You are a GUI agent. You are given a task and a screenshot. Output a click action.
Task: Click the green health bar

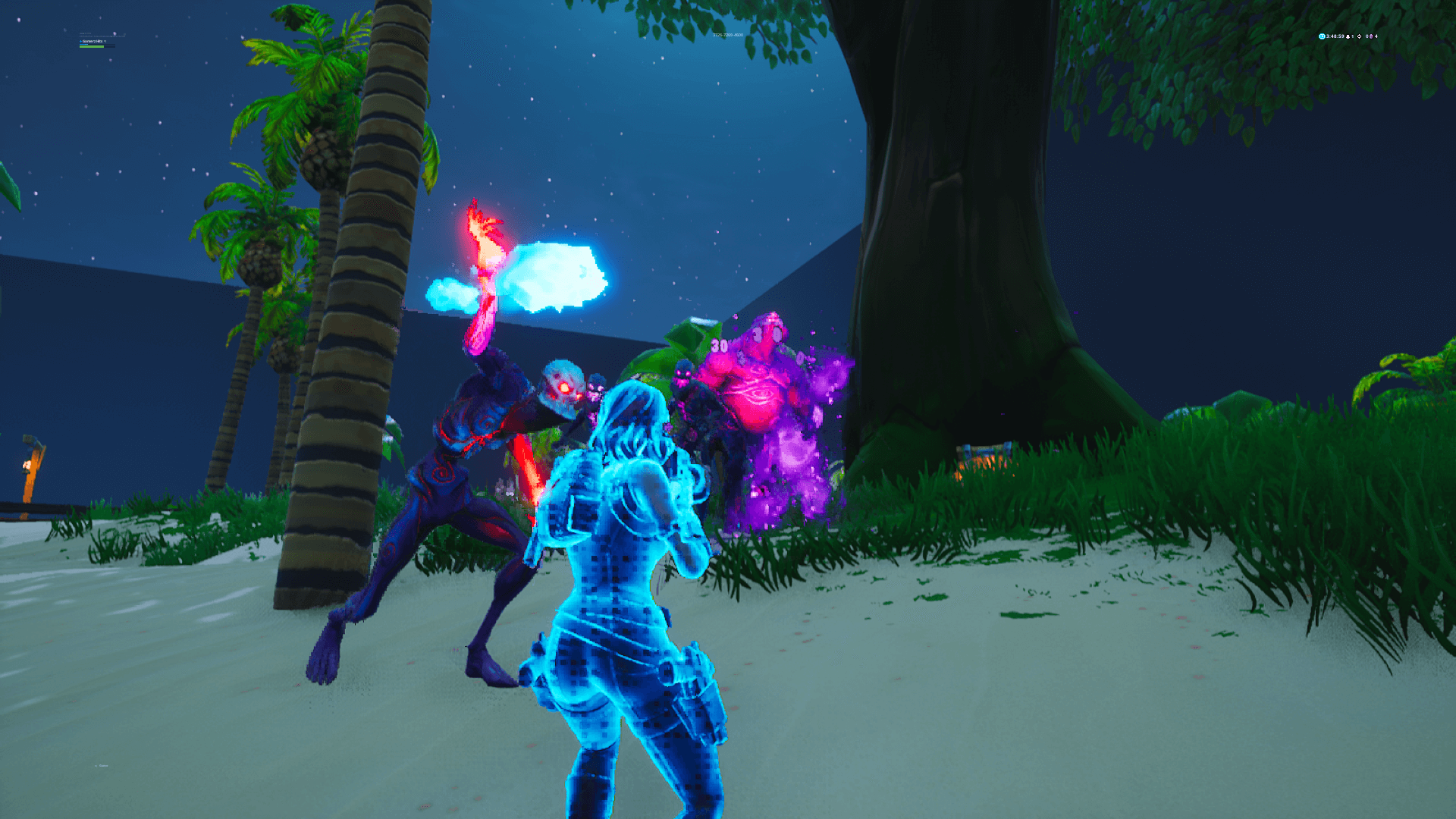(94, 46)
